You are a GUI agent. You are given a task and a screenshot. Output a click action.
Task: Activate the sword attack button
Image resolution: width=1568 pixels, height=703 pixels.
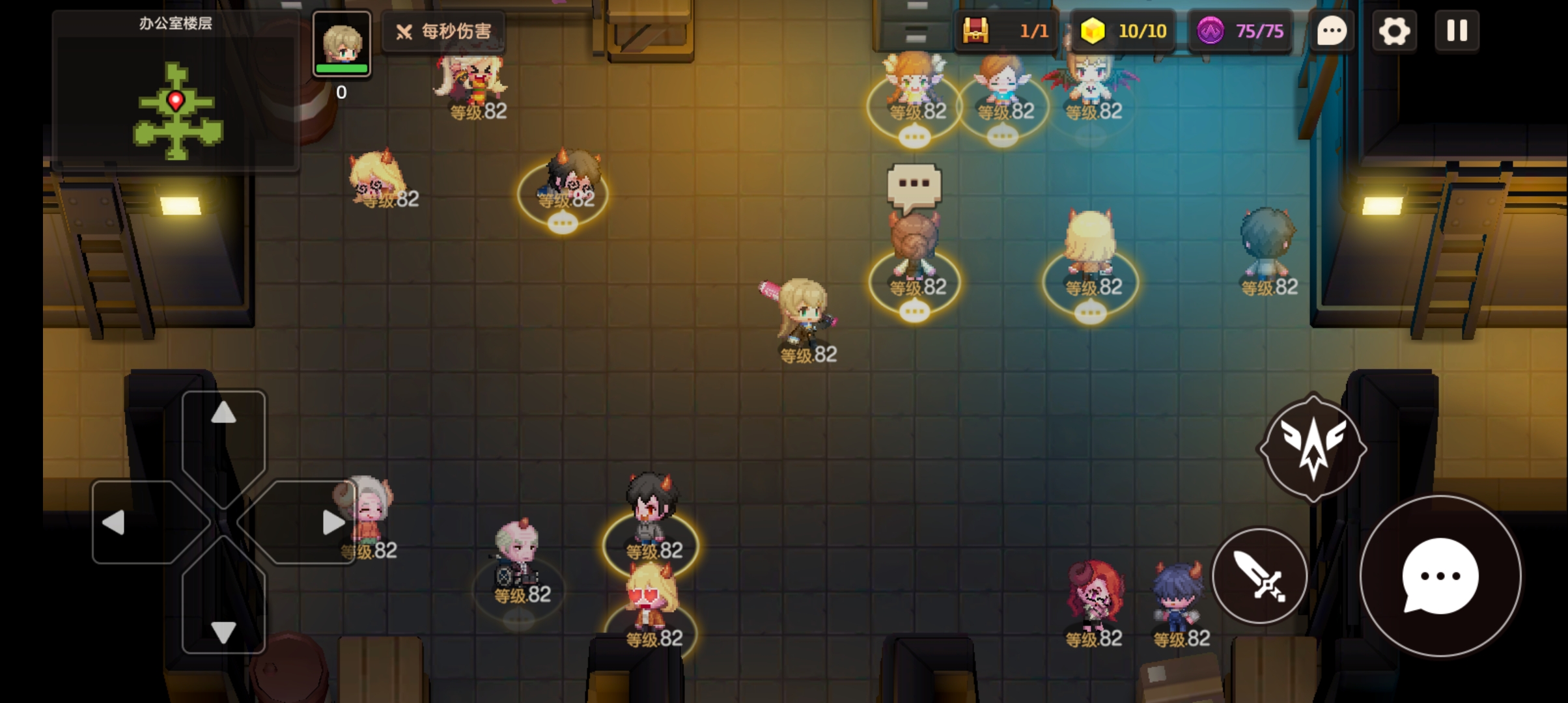(x=1259, y=575)
